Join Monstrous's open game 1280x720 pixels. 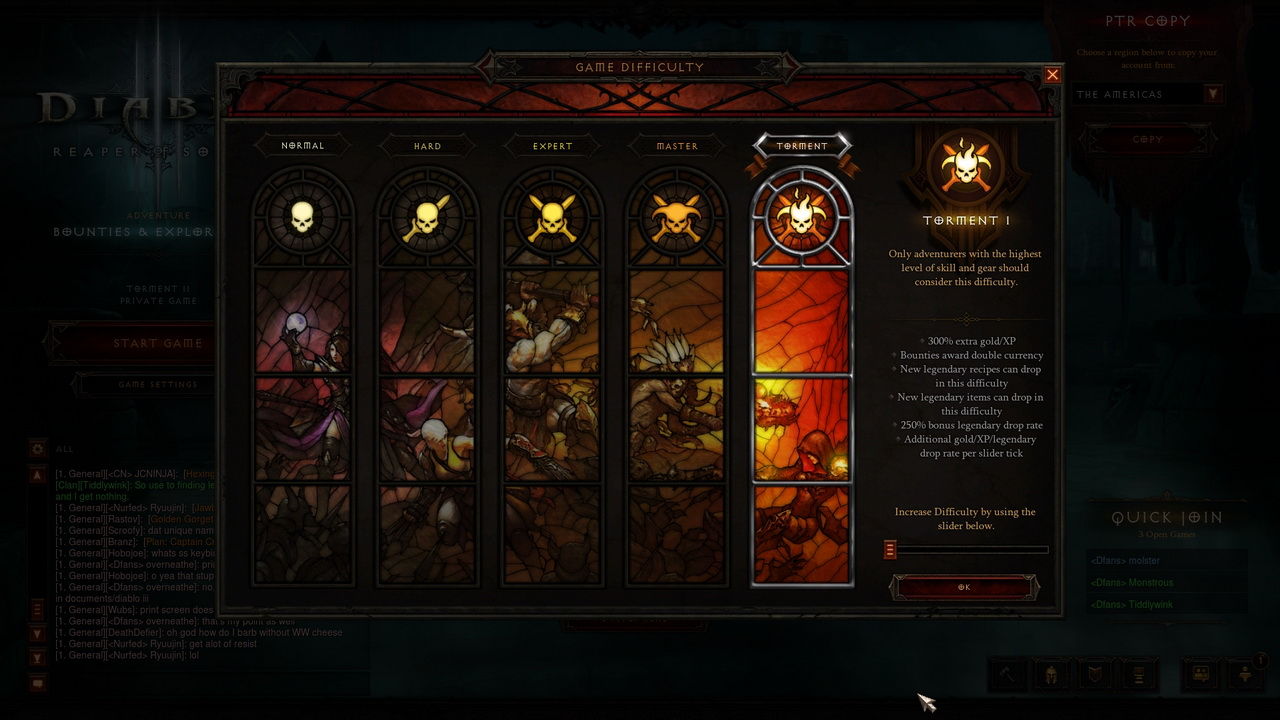tap(1165, 583)
